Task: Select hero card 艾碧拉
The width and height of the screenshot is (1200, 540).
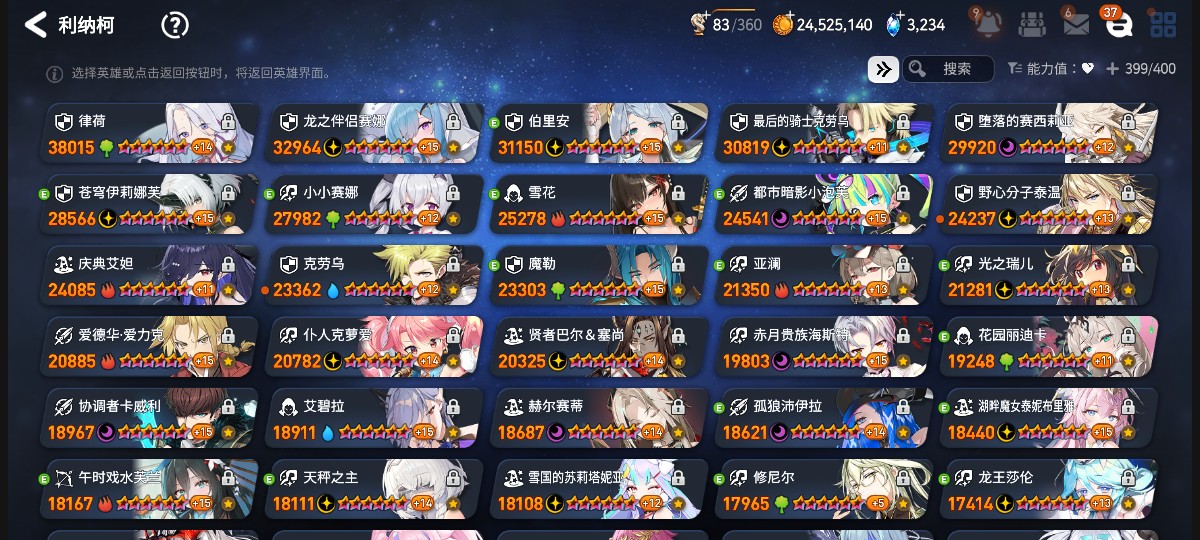Action: pyautogui.click(x=376, y=419)
